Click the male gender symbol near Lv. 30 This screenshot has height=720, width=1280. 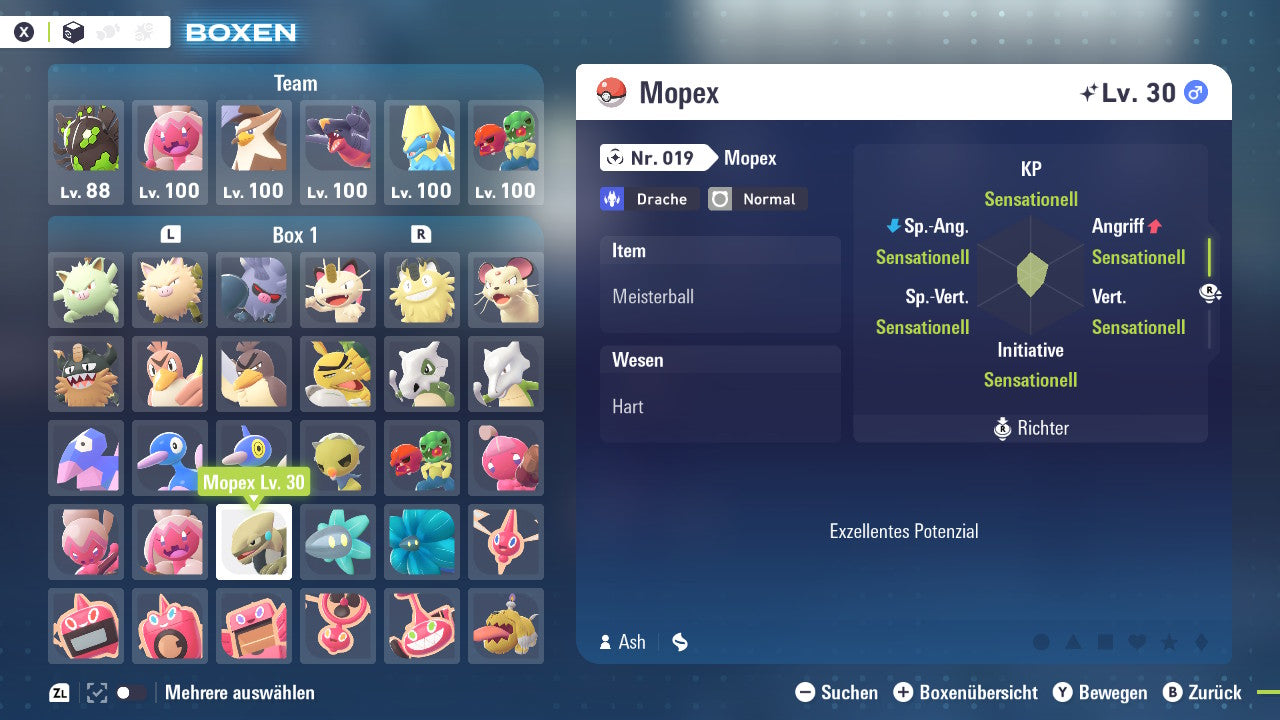point(1196,92)
